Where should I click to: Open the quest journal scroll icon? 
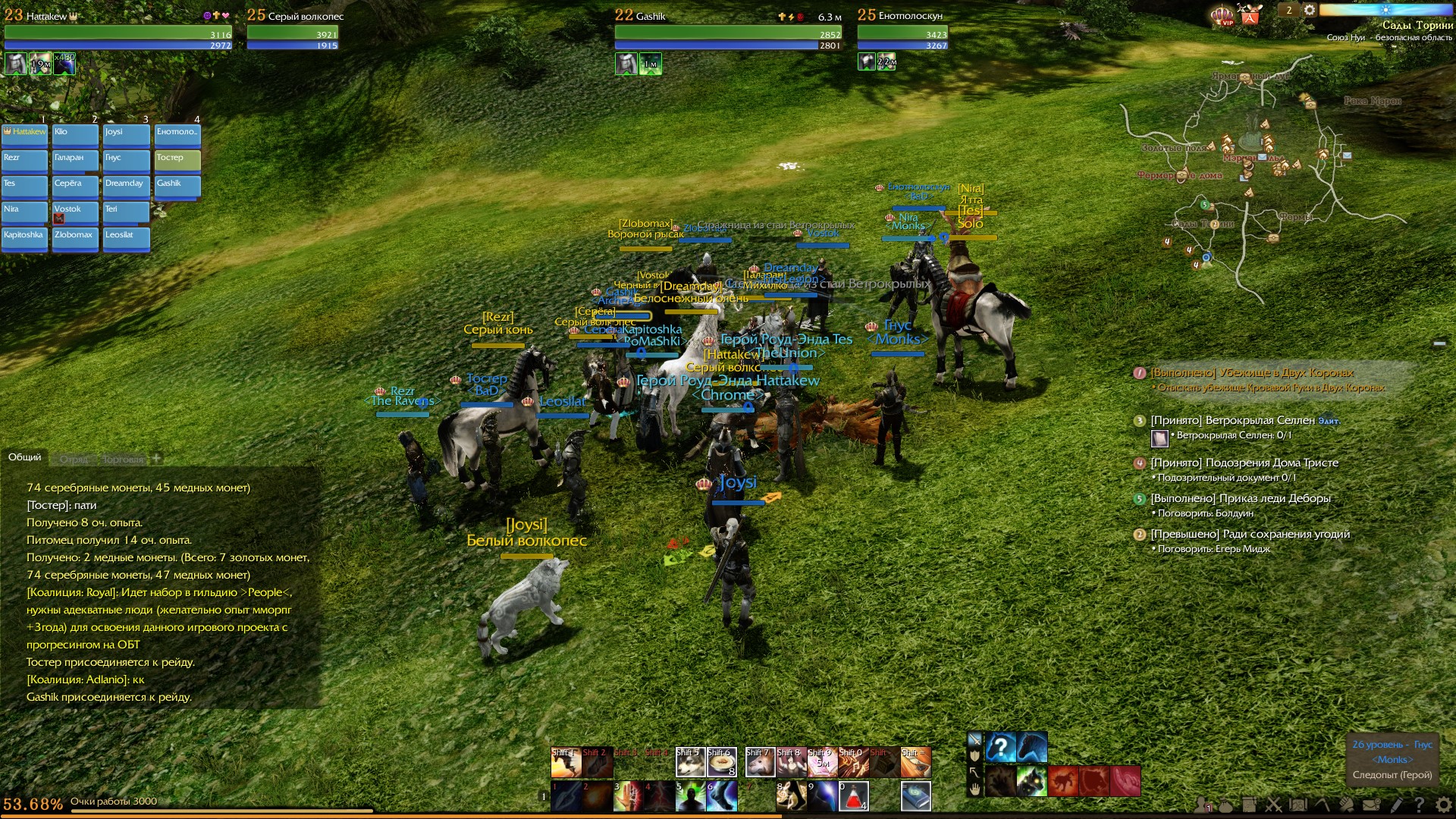pyautogui.click(x=1249, y=805)
